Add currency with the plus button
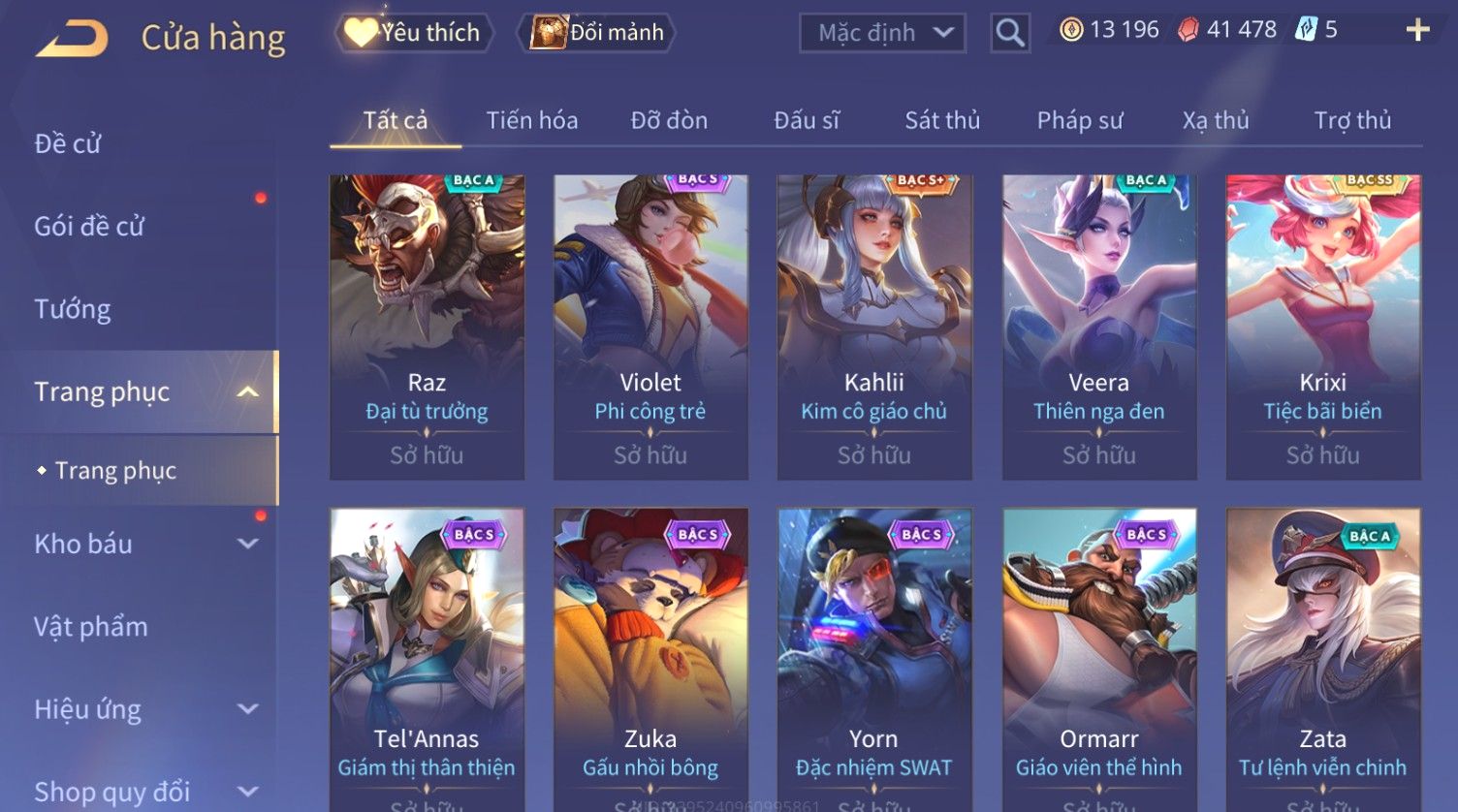 click(1417, 30)
